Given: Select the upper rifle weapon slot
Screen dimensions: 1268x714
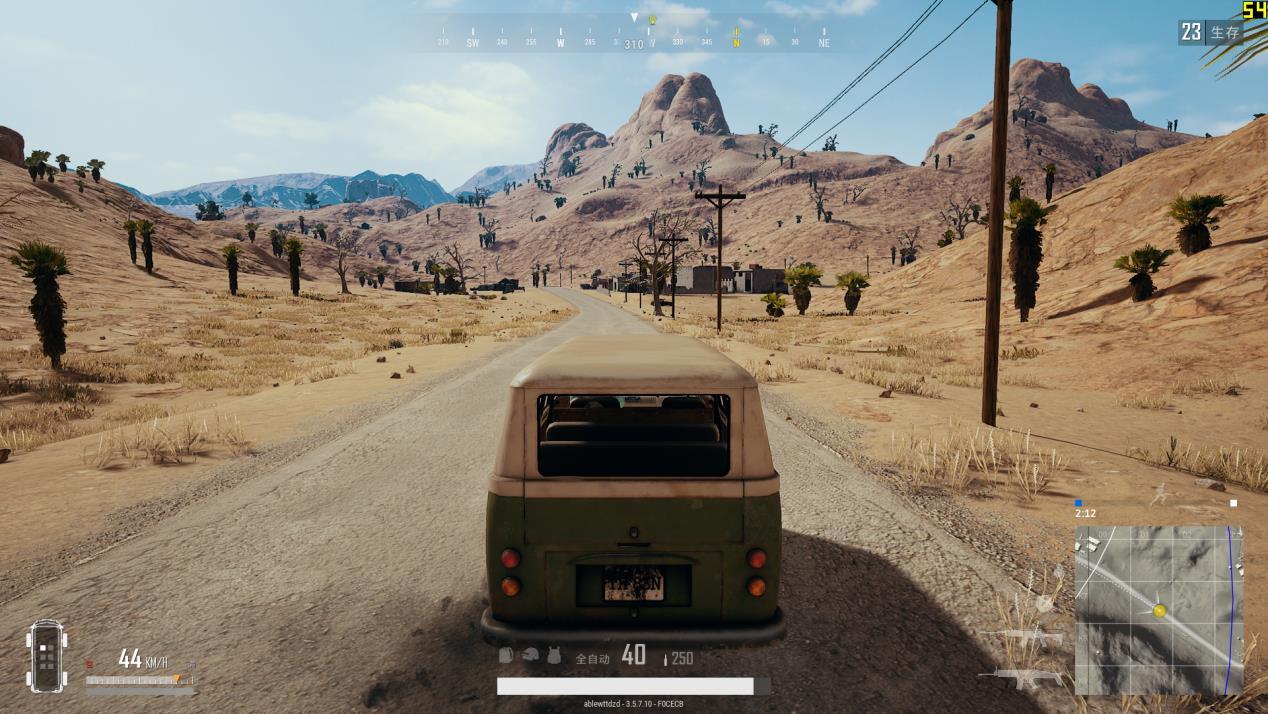Looking at the screenshot, I should (x=1022, y=636).
